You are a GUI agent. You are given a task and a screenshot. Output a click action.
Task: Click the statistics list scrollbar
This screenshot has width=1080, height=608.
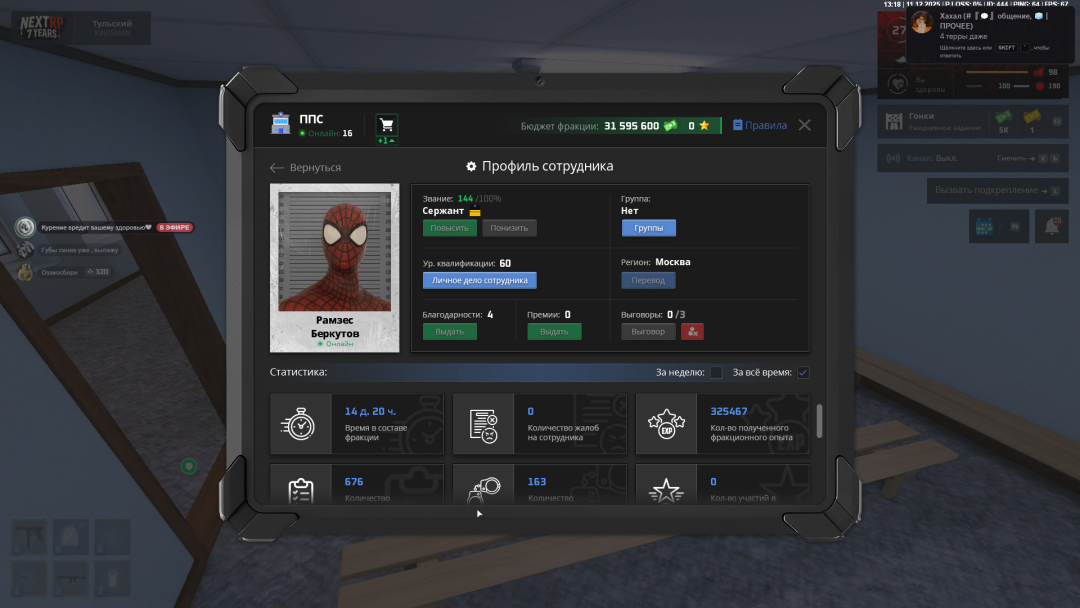(820, 420)
